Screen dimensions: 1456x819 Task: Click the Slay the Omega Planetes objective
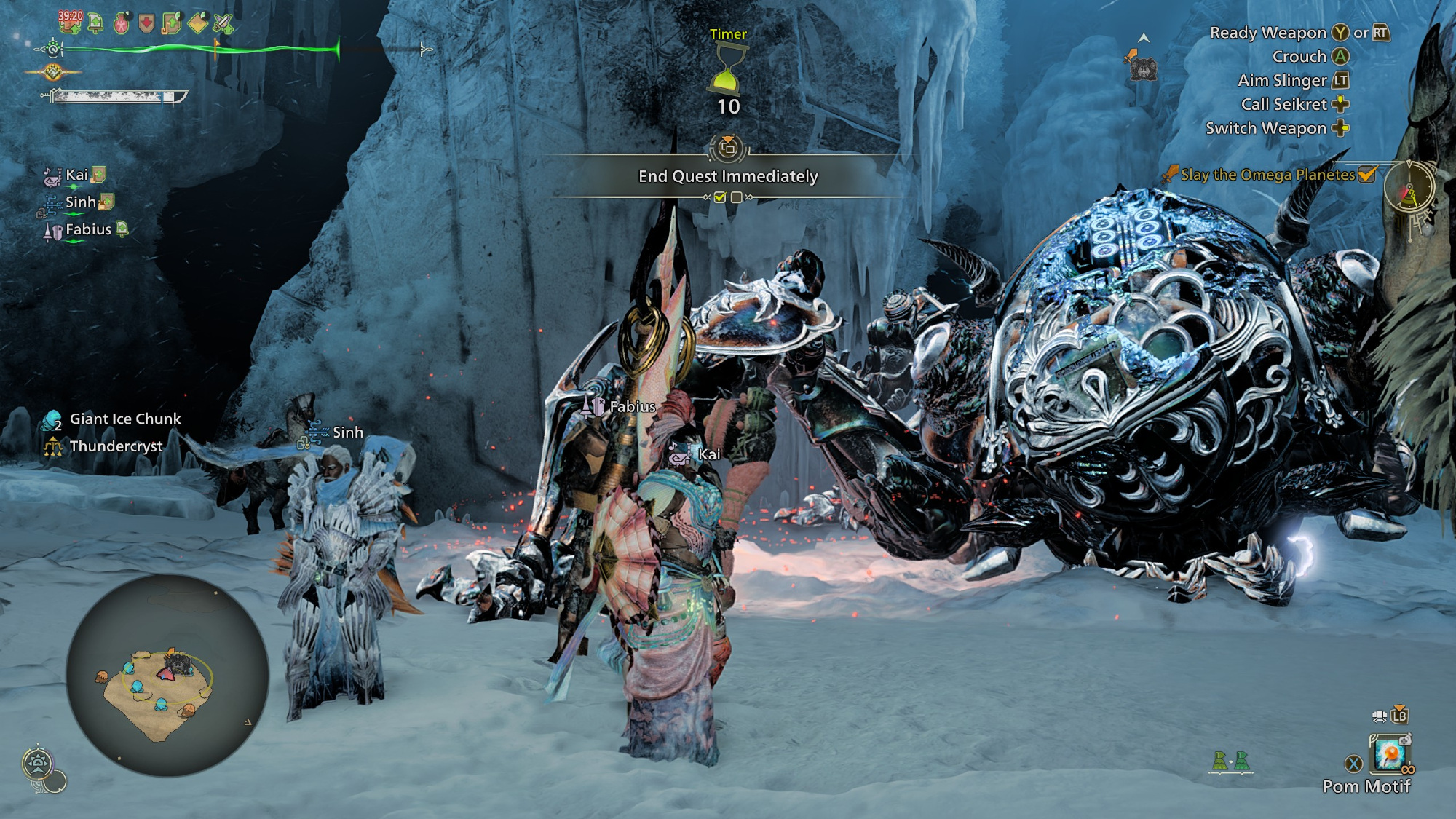(x=1267, y=175)
